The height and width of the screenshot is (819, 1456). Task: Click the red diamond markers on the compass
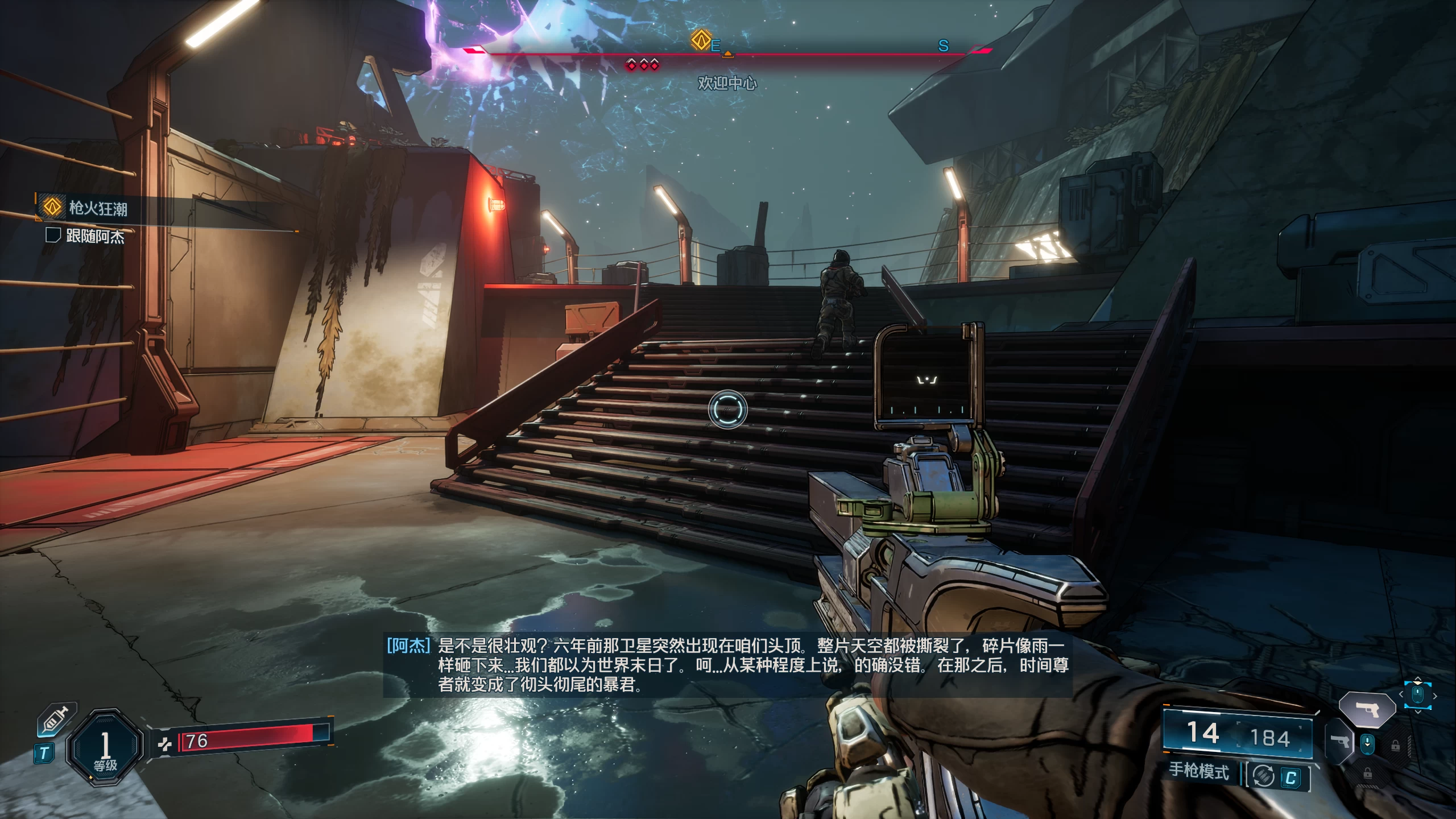point(643,64)
